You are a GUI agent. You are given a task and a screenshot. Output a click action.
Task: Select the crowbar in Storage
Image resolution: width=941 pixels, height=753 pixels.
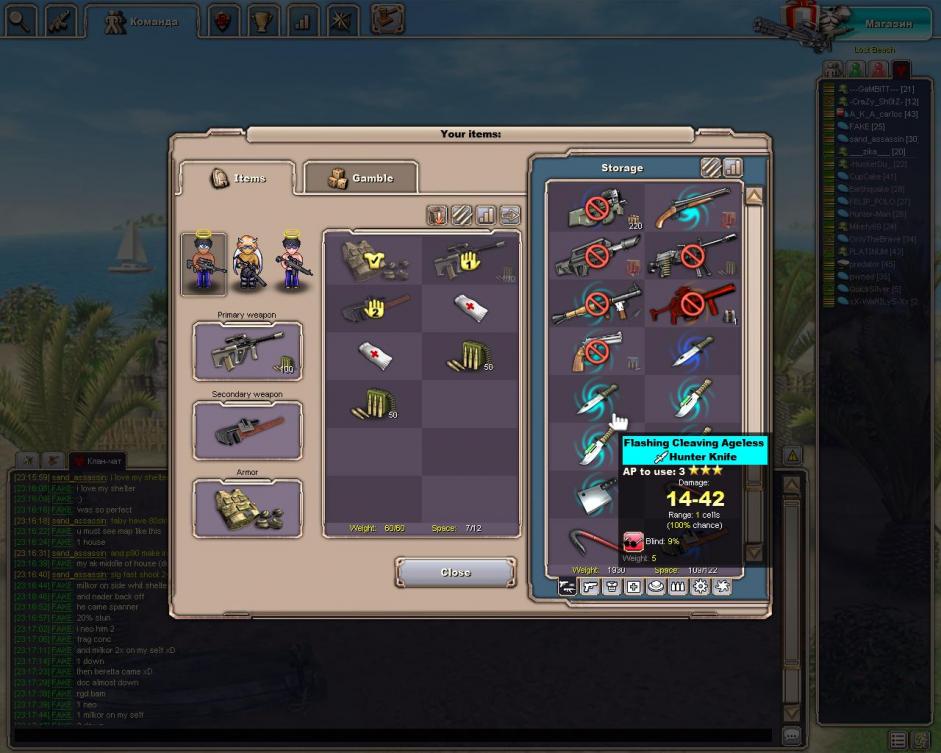[596, 540]
